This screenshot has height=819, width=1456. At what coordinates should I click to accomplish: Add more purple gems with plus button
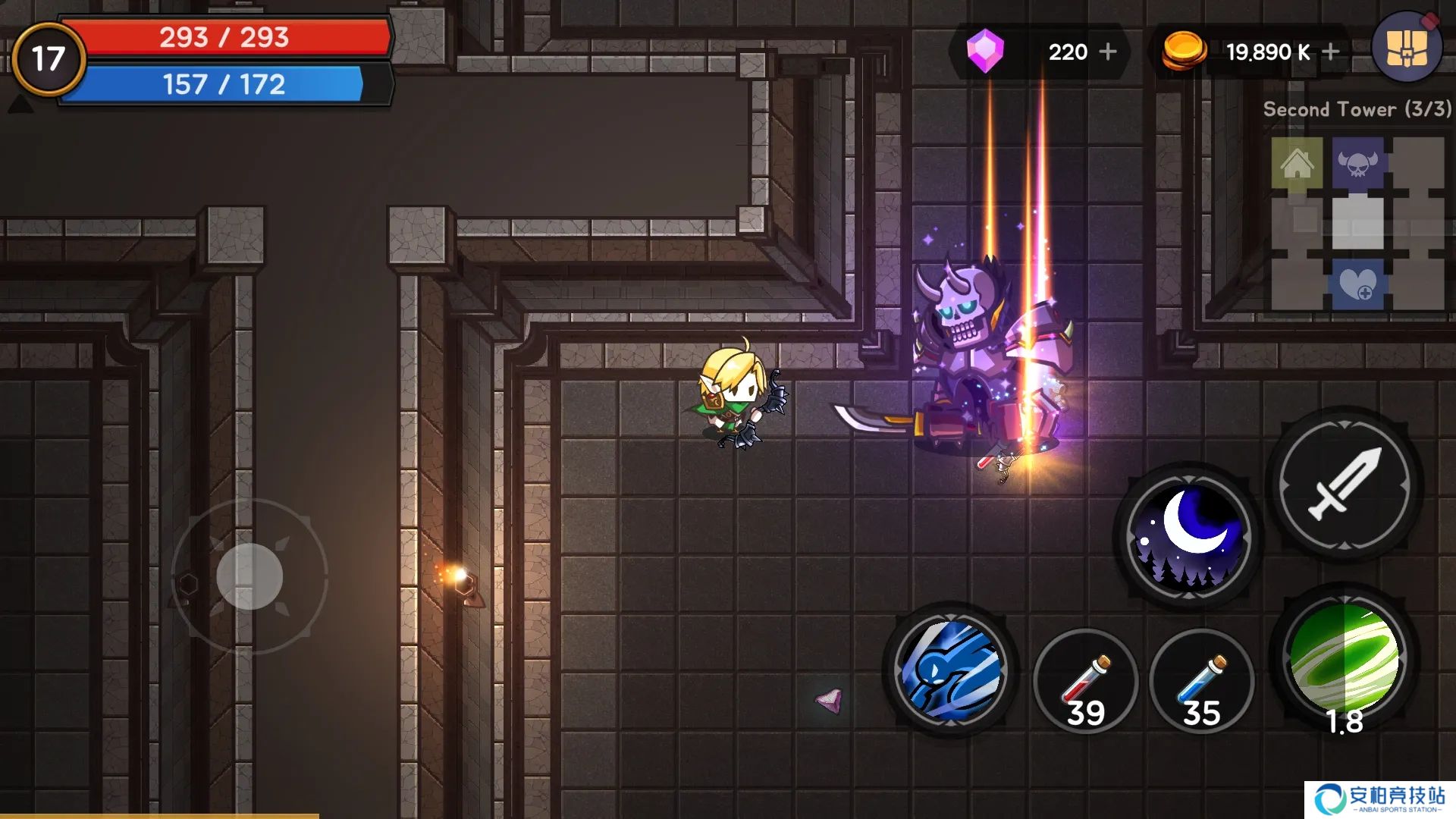click(x=1108, y=52)
